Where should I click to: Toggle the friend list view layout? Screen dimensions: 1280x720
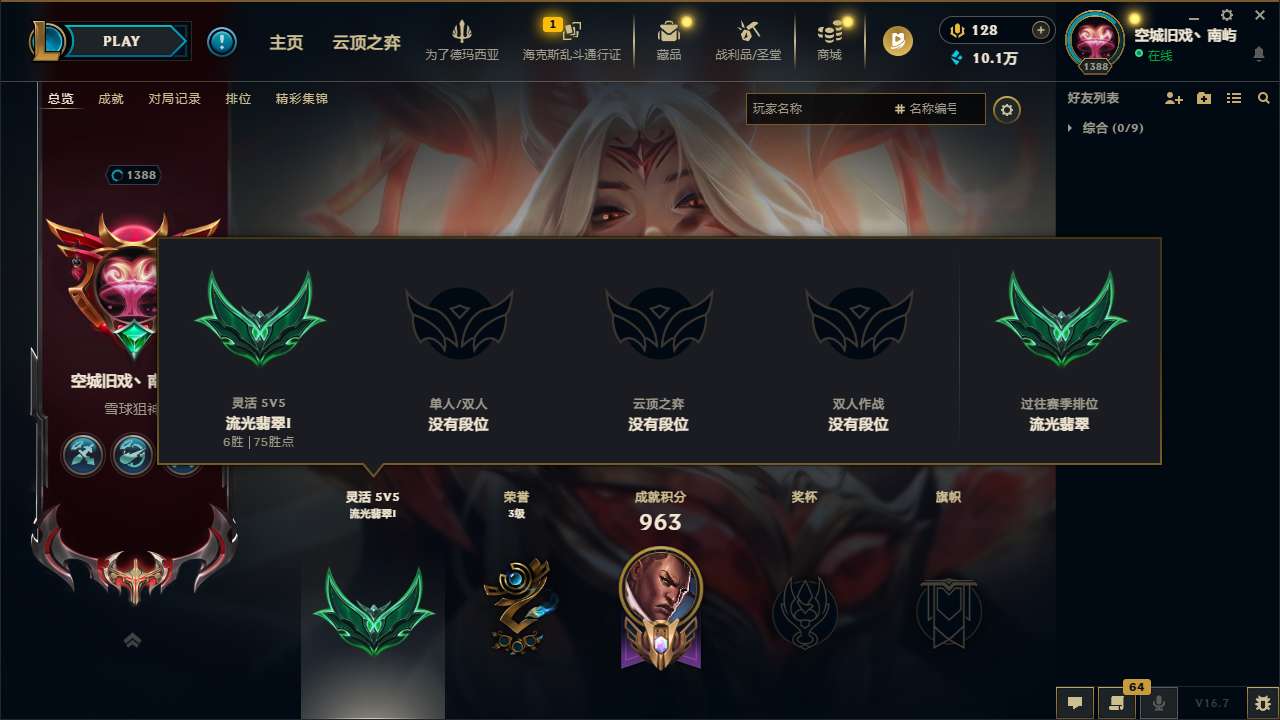(x=1233, y=98)
